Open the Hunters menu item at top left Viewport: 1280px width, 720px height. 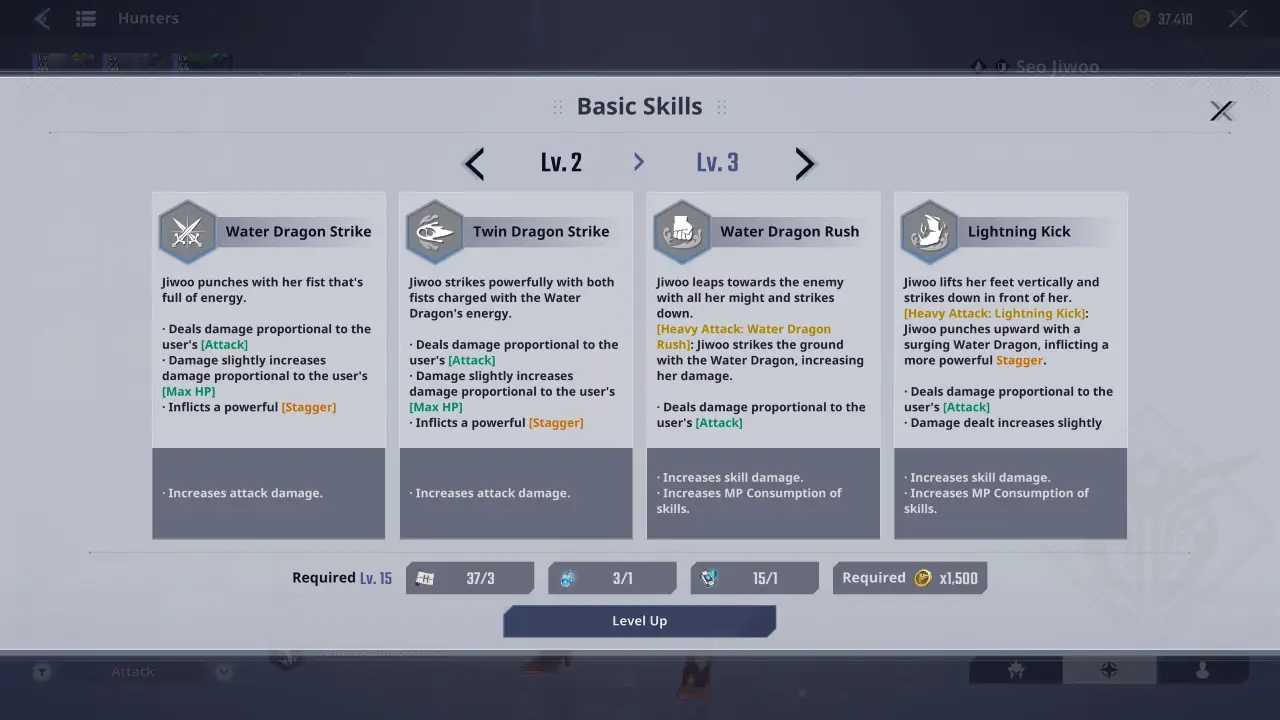coord(147,17)
